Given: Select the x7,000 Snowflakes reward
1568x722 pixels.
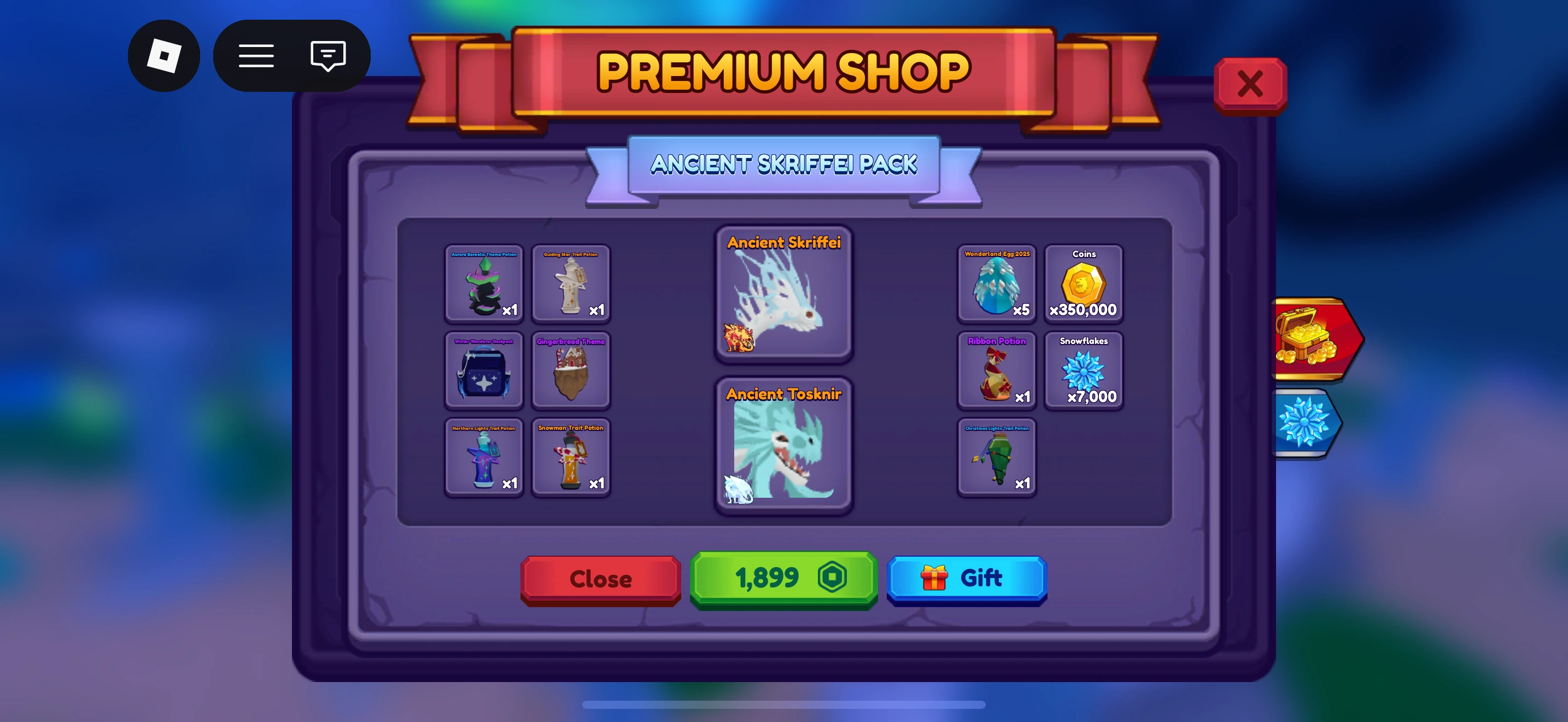Looking at the screenshot, I should (x=1084, y=371).
